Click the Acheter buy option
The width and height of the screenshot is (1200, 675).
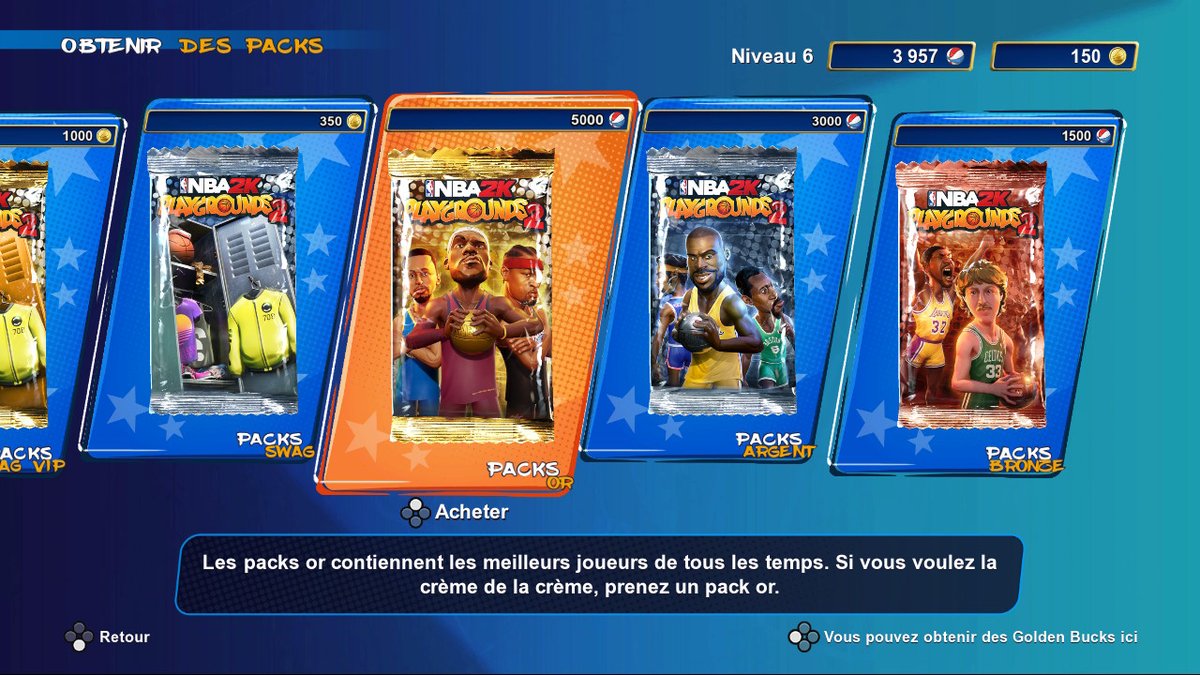pyautogui.click(x=456, y=513)
